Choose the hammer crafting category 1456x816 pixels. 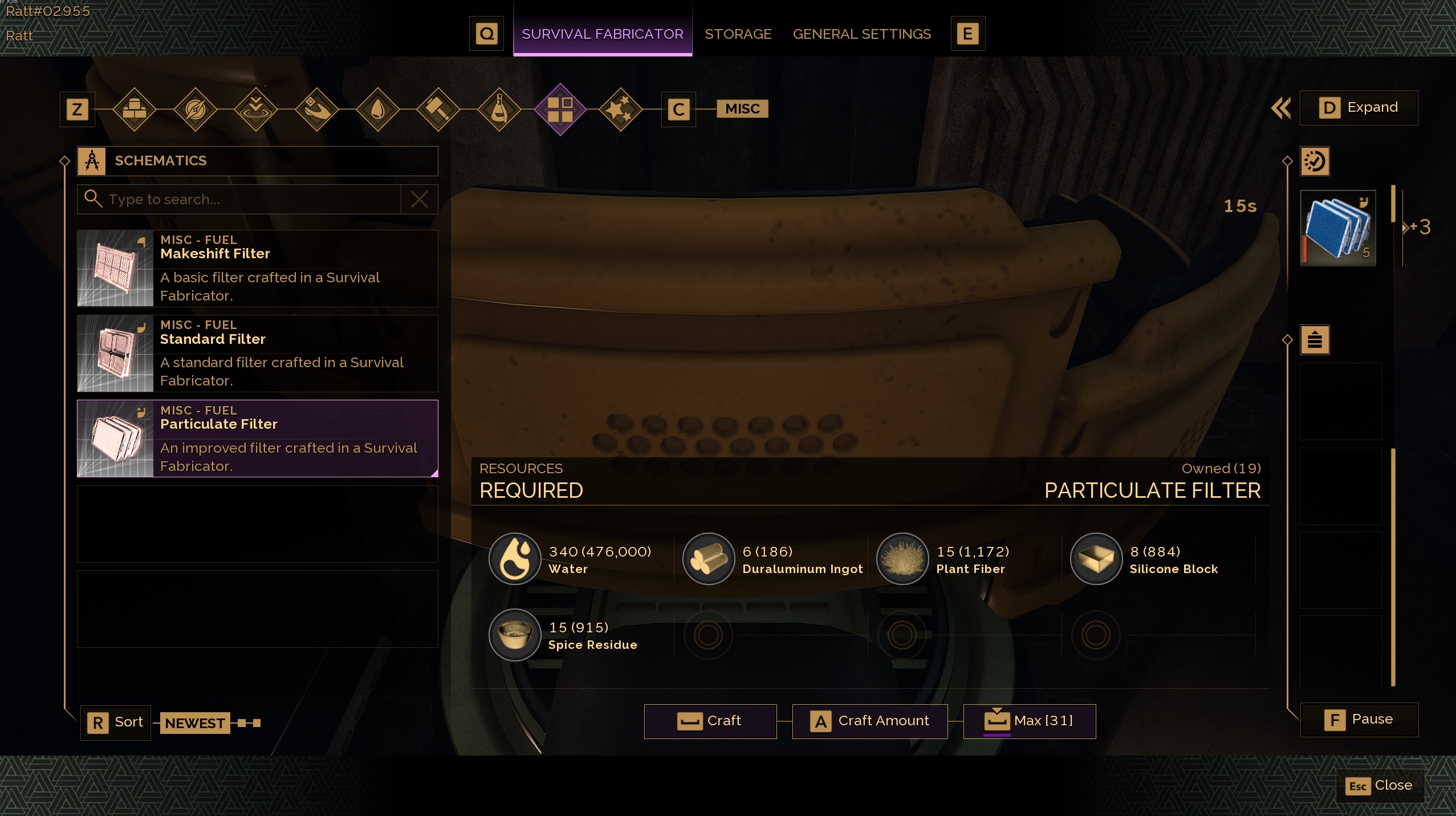coord(438,109)
